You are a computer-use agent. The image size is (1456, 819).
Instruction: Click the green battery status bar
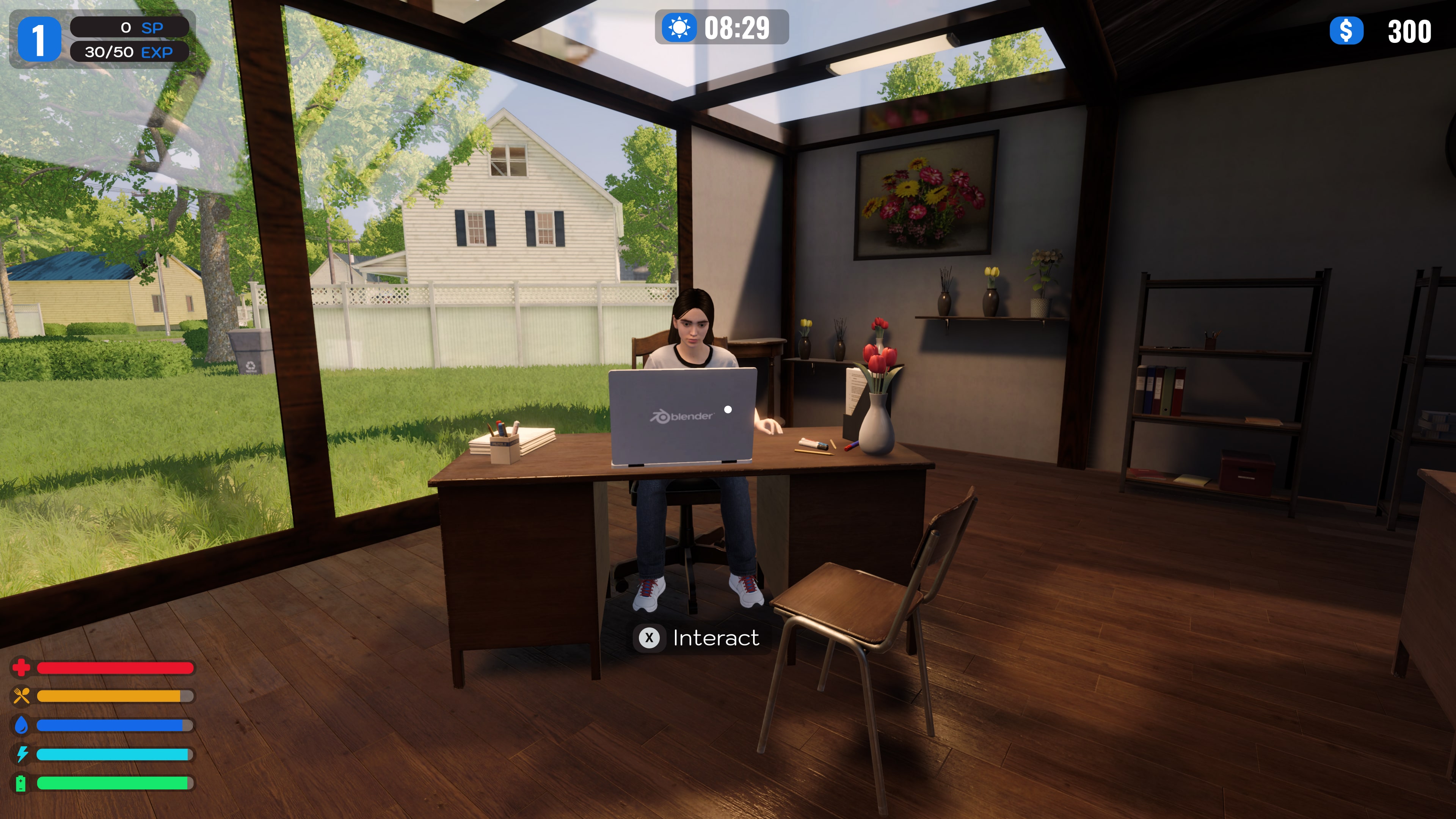pos(111,783)
